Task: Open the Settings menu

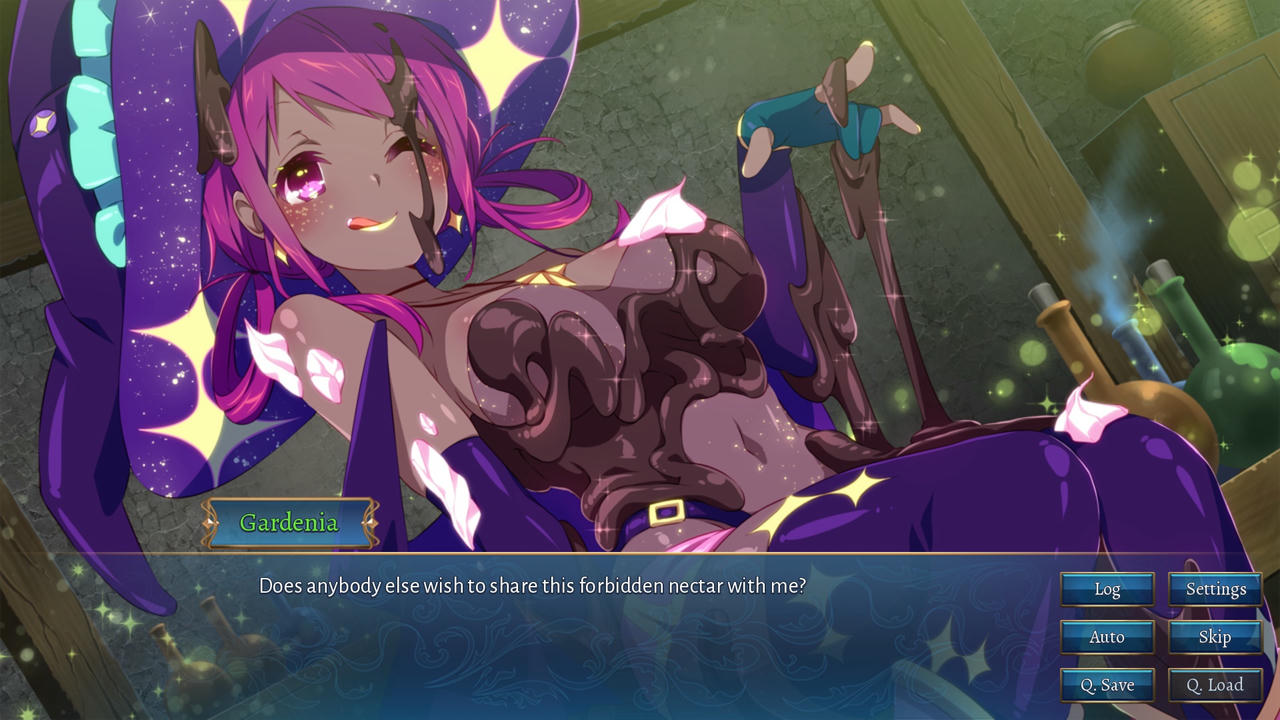Action: click(1215, 589)
